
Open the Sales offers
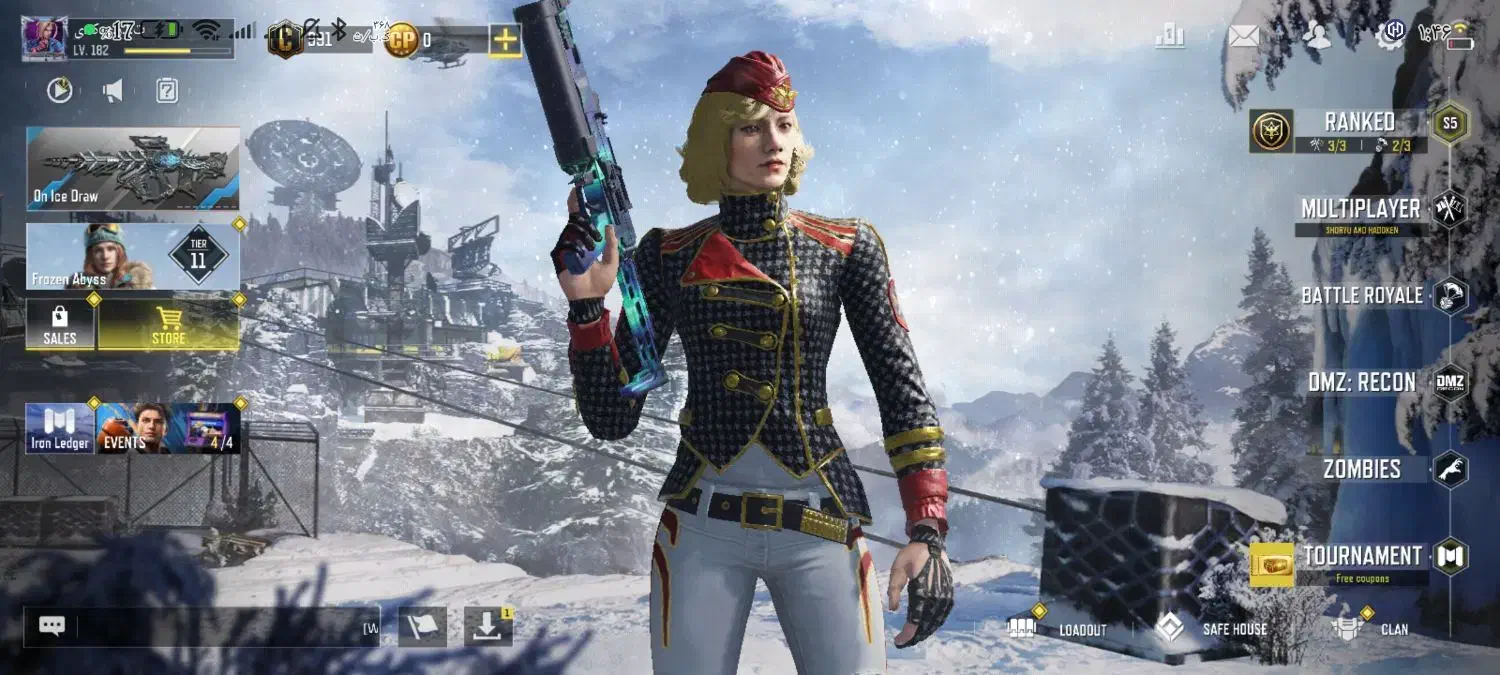pos(60,326)
